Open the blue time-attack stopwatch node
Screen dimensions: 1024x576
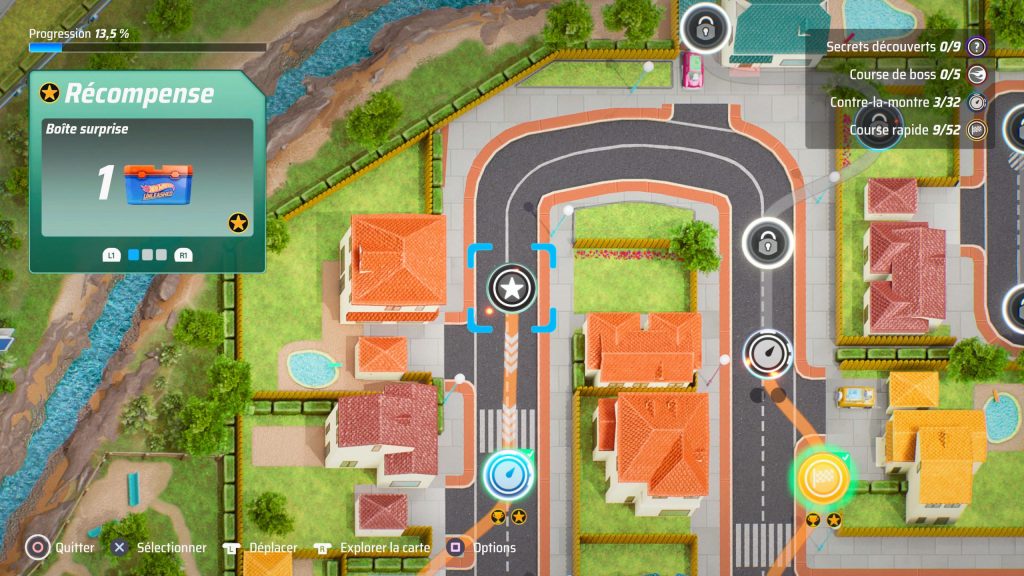click(508, 474)
